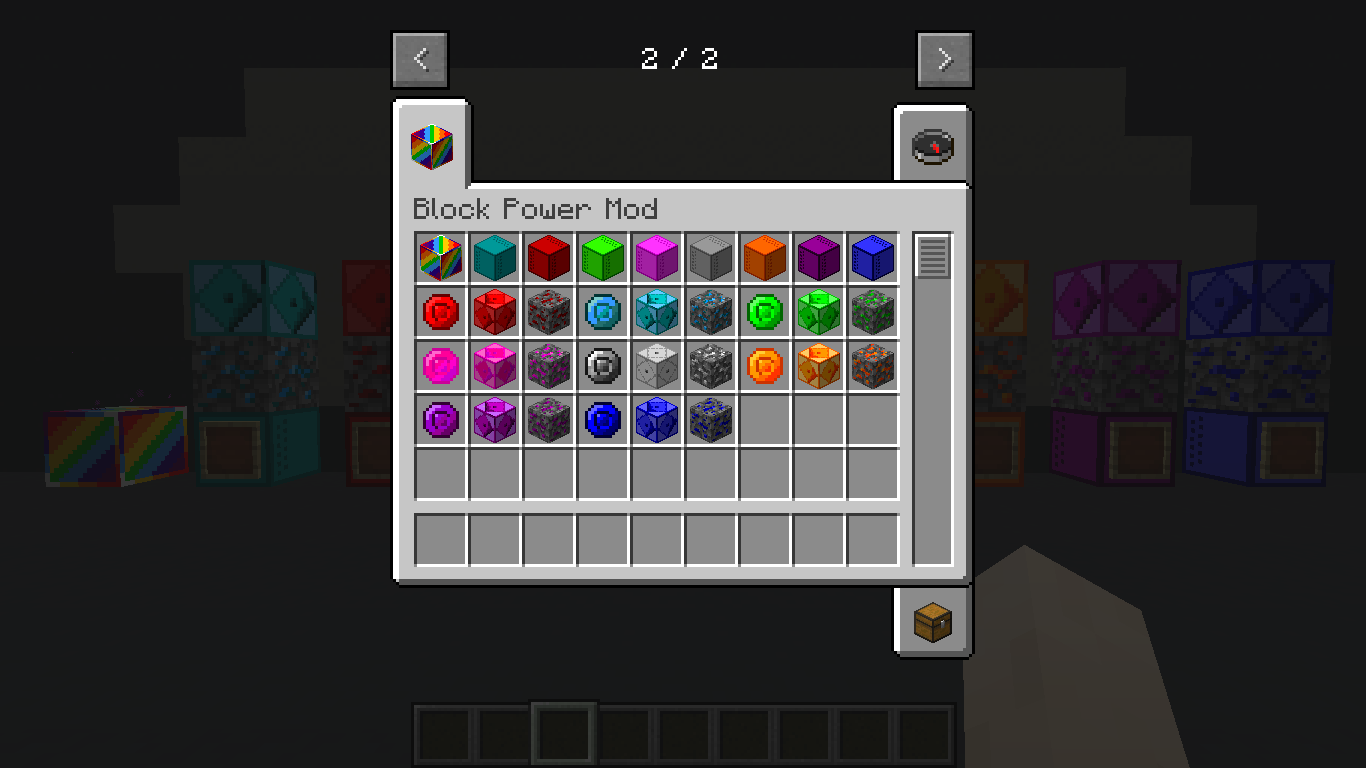Select the magenta cube in the top row
The height and width of the screenshot is (768, 1366).
tap(657, 257)
